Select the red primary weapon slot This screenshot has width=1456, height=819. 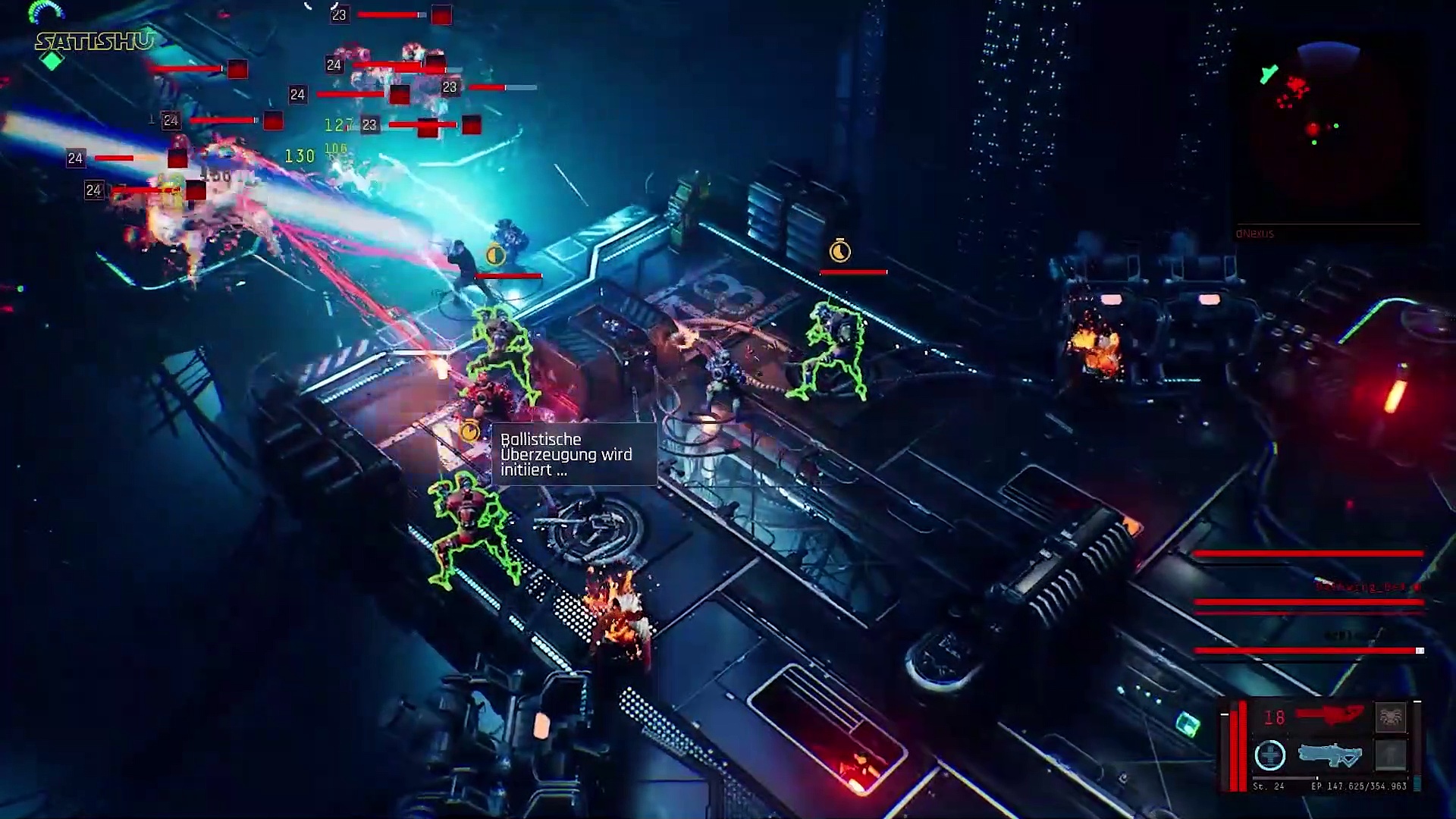pos(1329,716)
